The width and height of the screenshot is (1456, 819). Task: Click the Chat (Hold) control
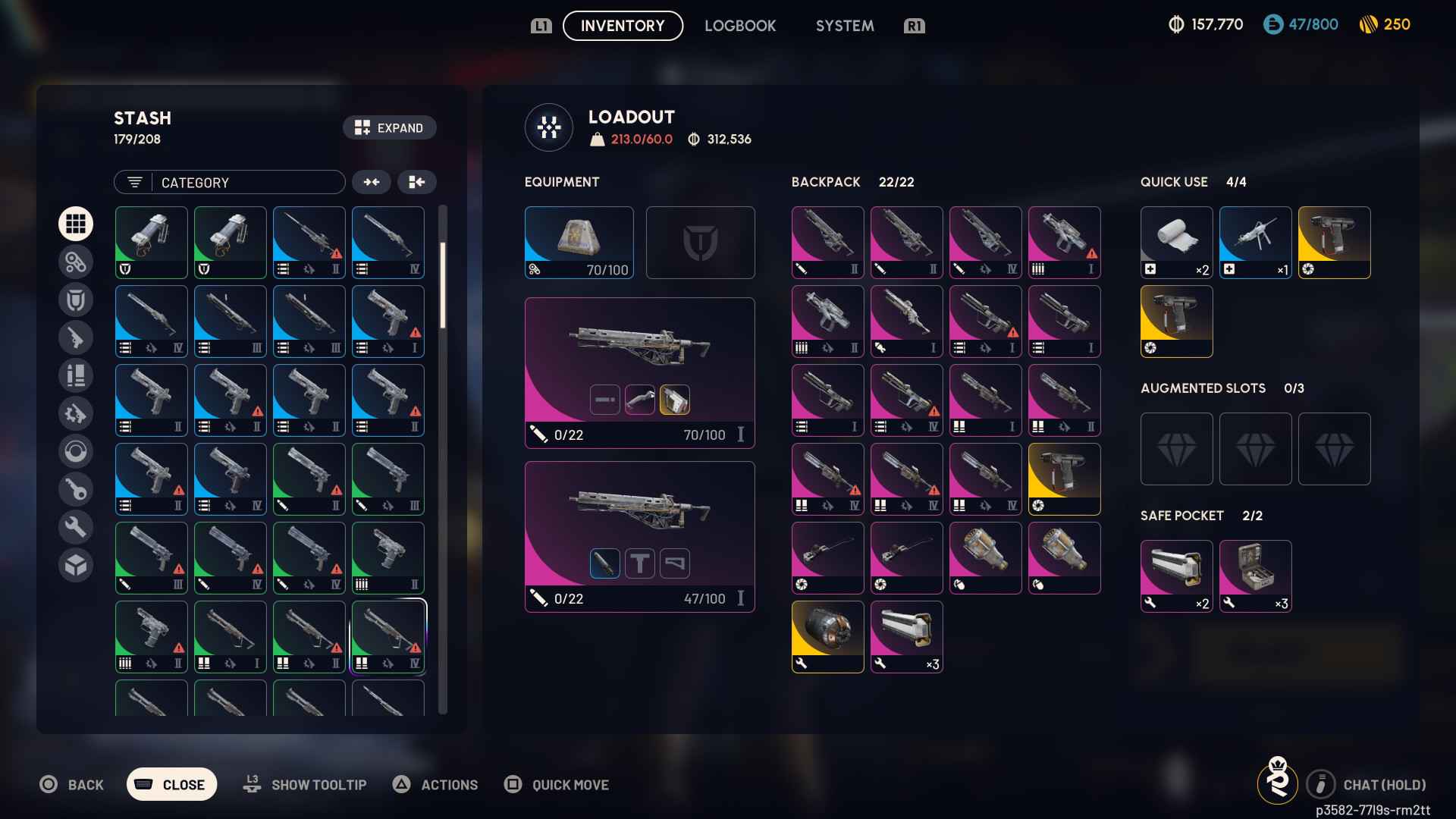tap(1365, 785)
